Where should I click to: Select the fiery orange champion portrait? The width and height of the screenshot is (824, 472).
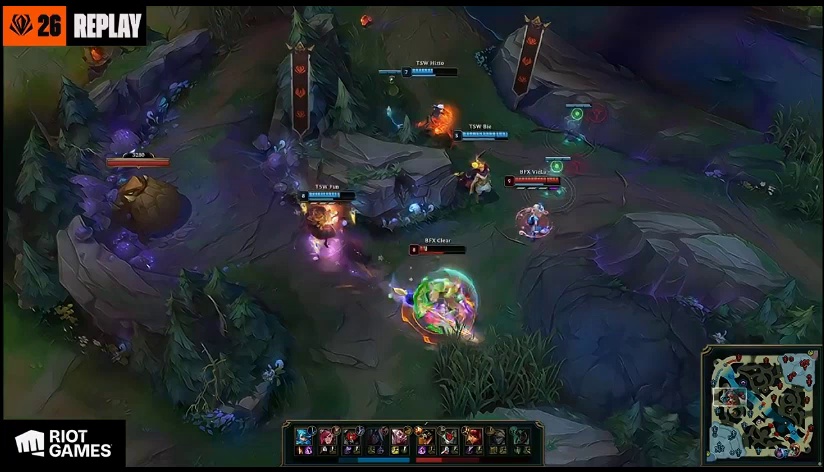tap(423, 437)
